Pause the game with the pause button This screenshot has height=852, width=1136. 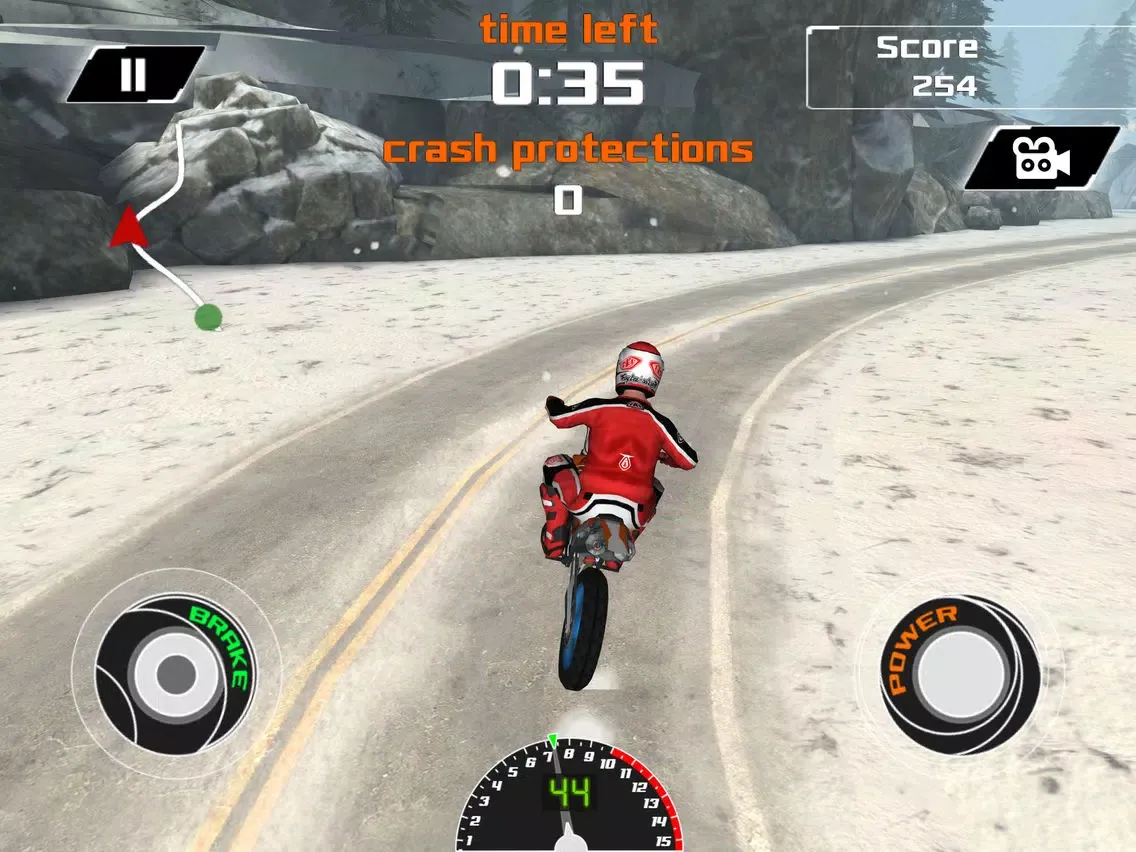click(134, 75)
